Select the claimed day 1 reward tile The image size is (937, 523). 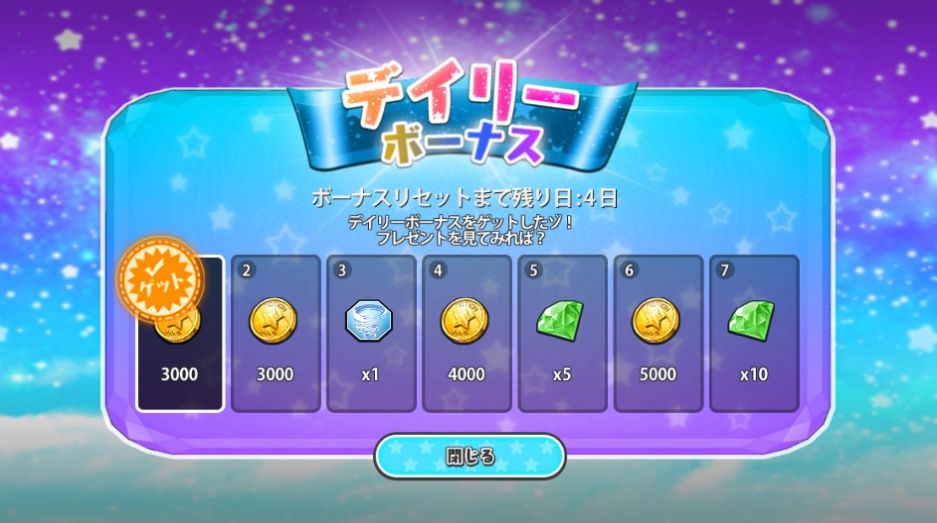coord(180,334)
